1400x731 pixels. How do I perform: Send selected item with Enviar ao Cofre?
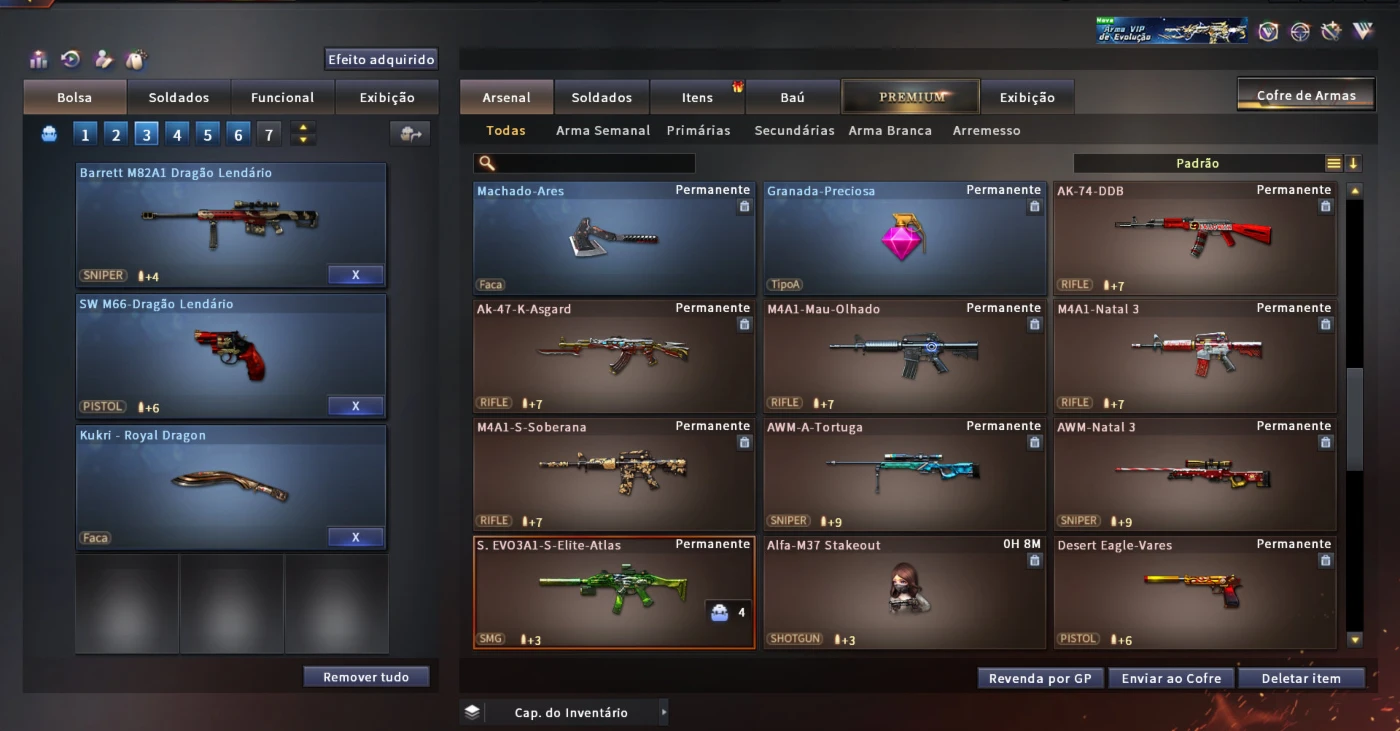pos(1171,678)
